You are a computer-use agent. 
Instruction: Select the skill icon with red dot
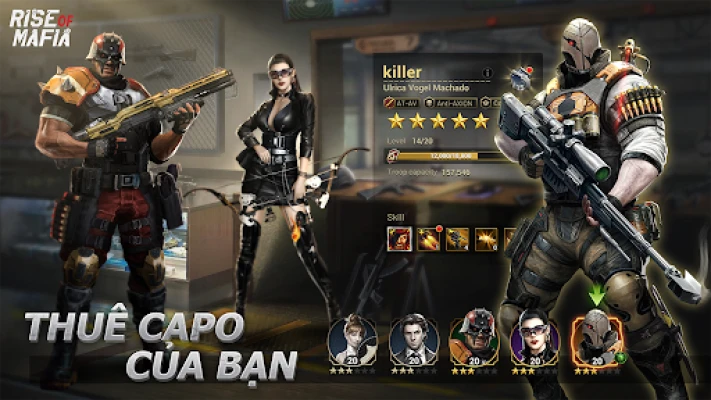pos(429,239)
